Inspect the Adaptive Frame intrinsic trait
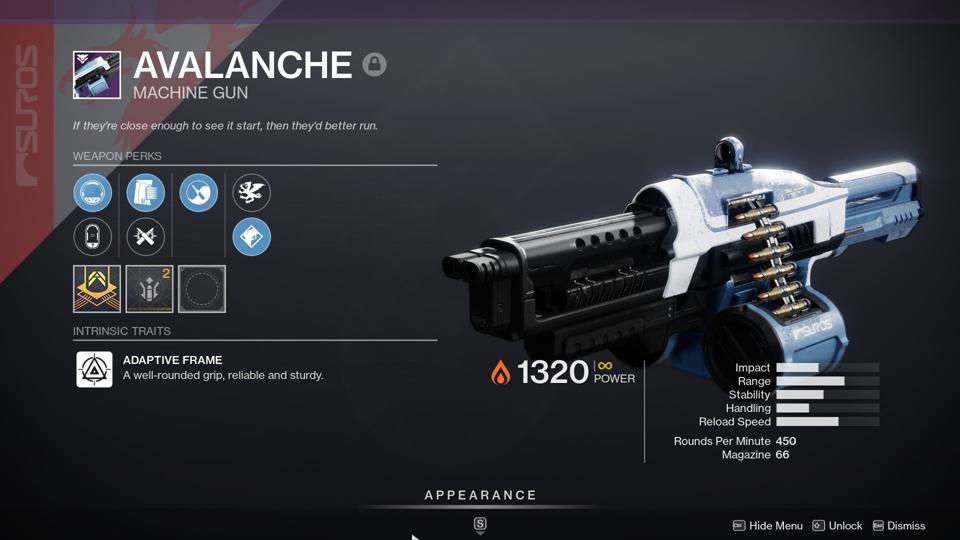960x540 pixels. (95, 369)
